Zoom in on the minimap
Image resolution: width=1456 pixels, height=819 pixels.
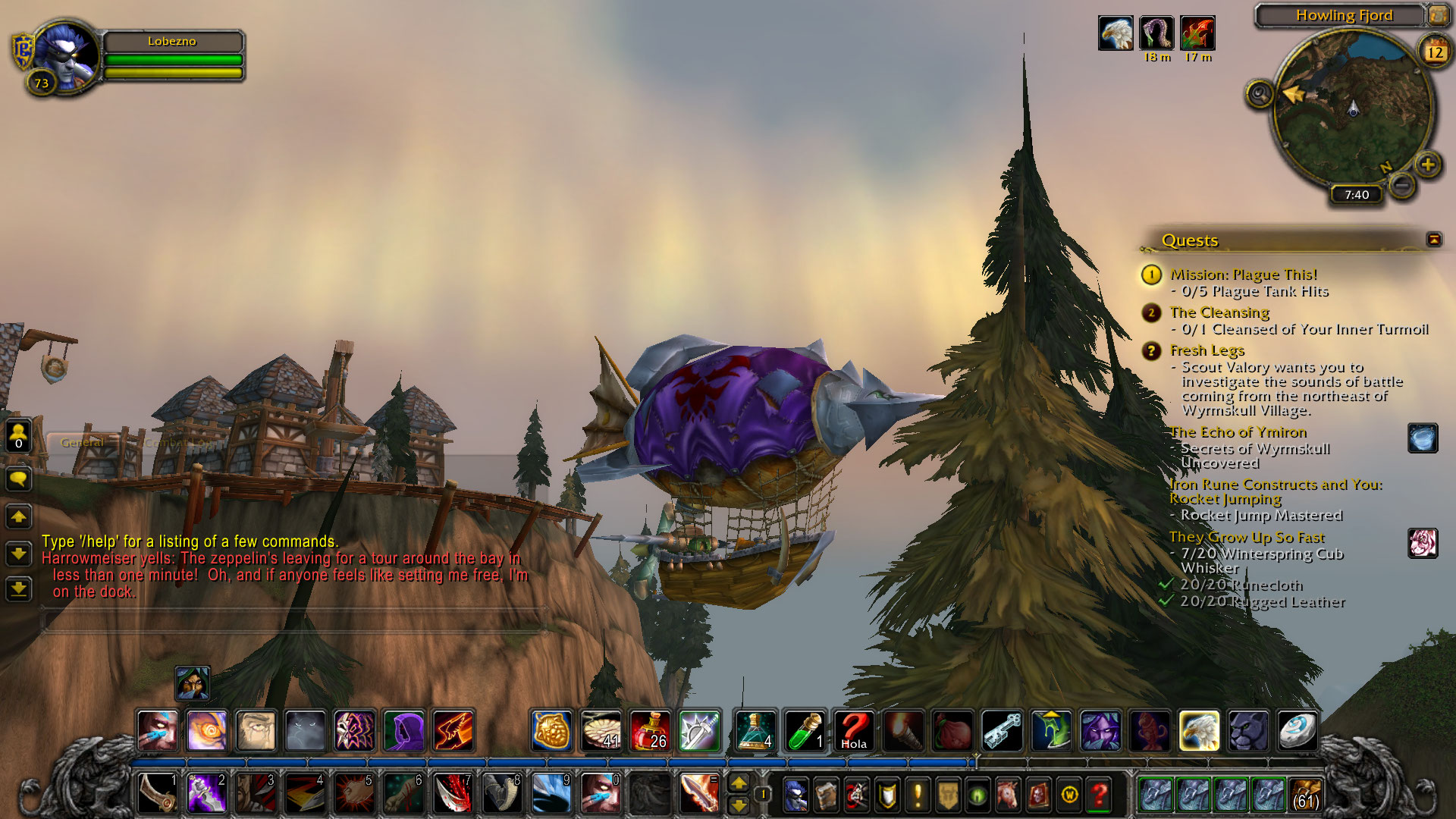(1428, 165)
